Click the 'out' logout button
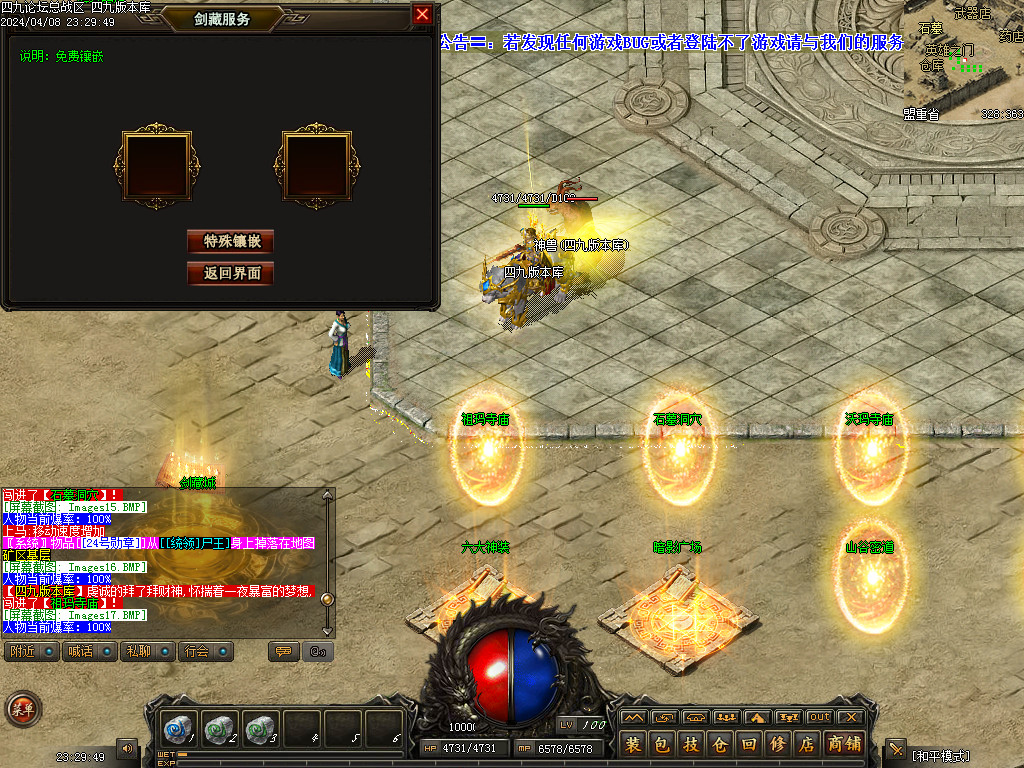Viewport: 1024px width, 768px height. click(x=820, y=717)
